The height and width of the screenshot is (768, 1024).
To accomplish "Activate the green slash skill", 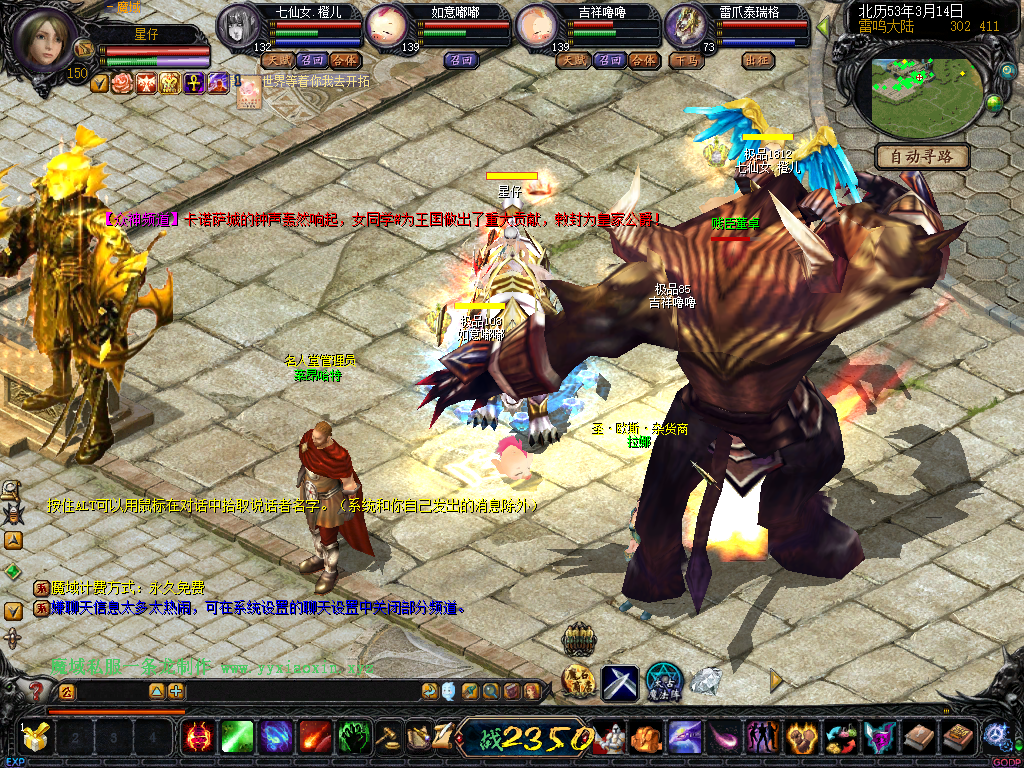I will tap(236, 738).
